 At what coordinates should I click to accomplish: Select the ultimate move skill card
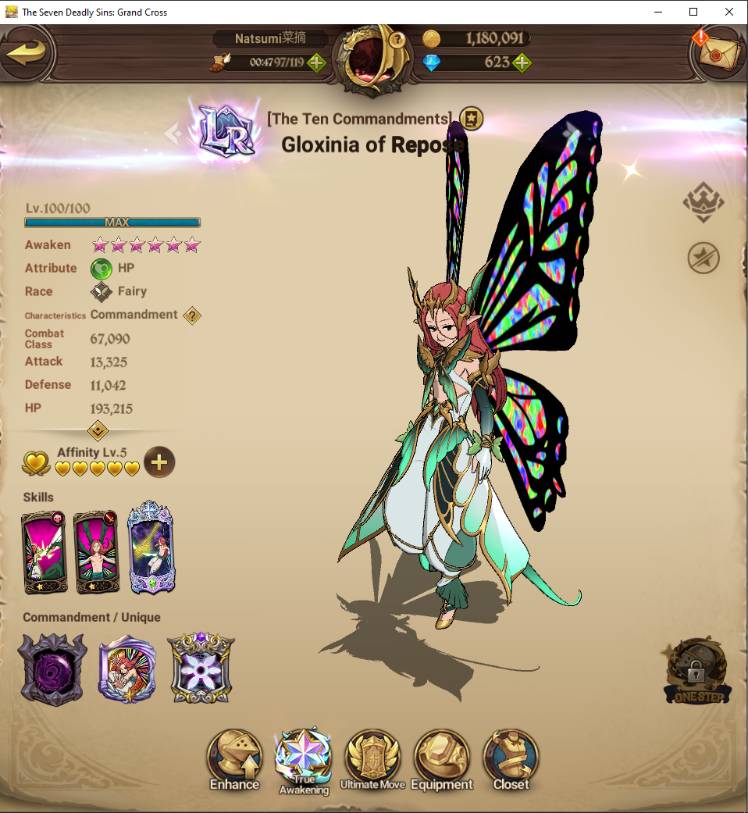click(x=151, y=548)
